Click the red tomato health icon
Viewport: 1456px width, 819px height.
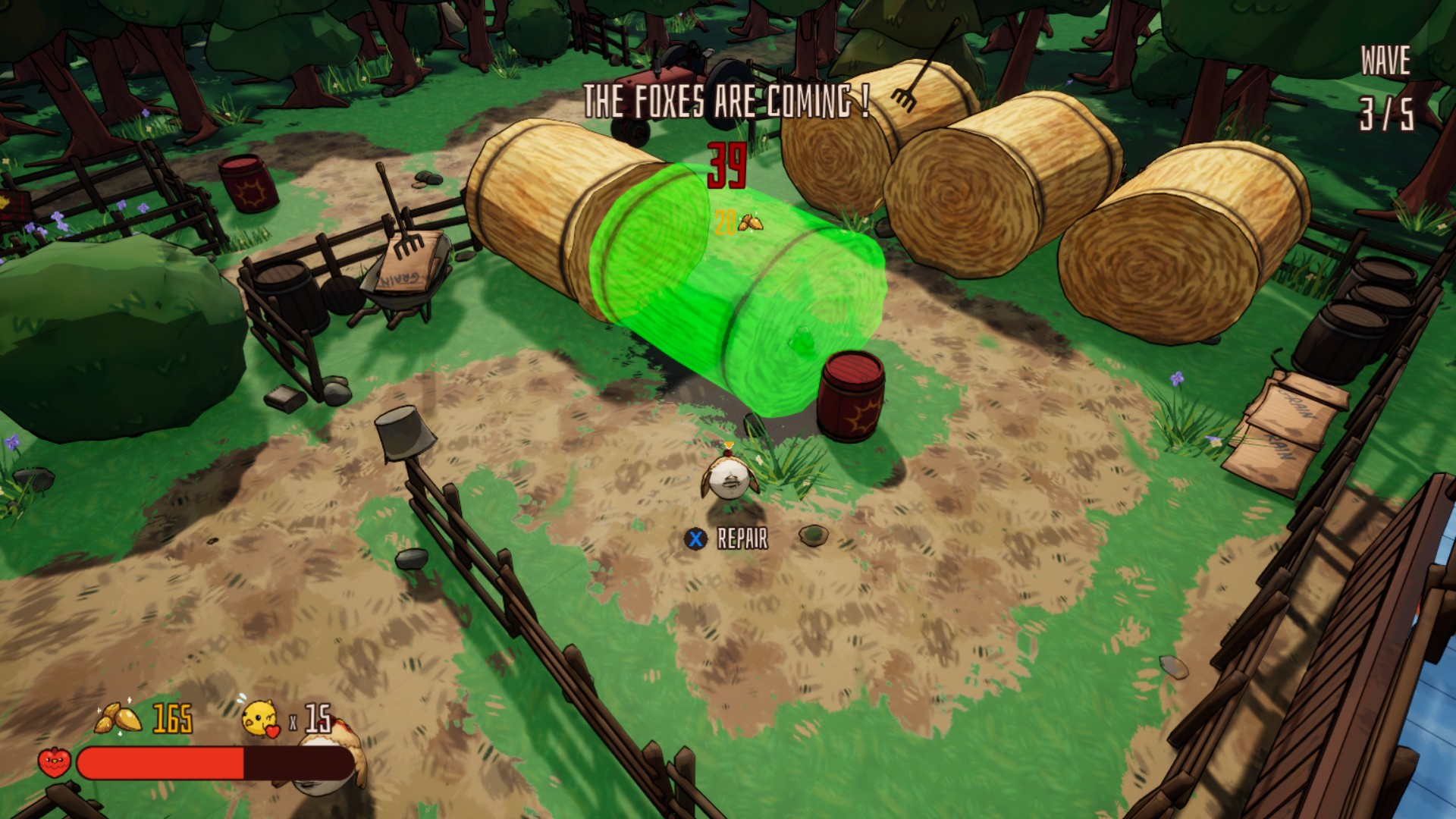click(x=55, y=762)
